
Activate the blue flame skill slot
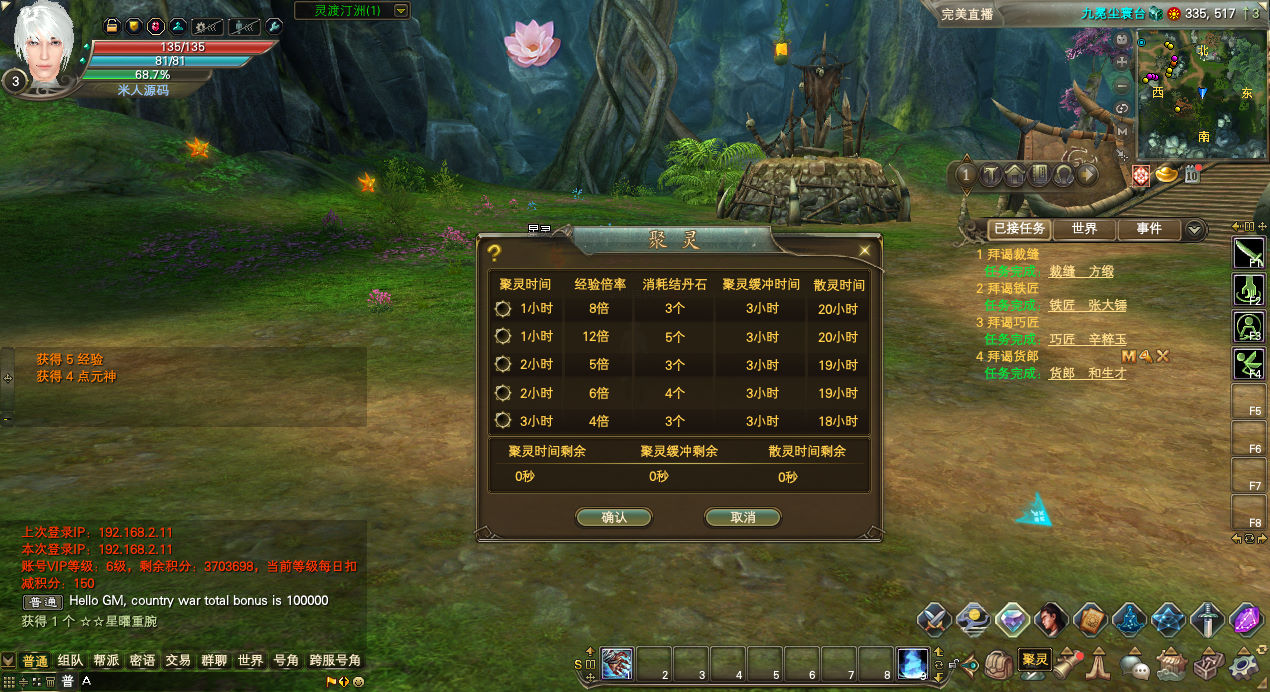[x=912, y=663]
